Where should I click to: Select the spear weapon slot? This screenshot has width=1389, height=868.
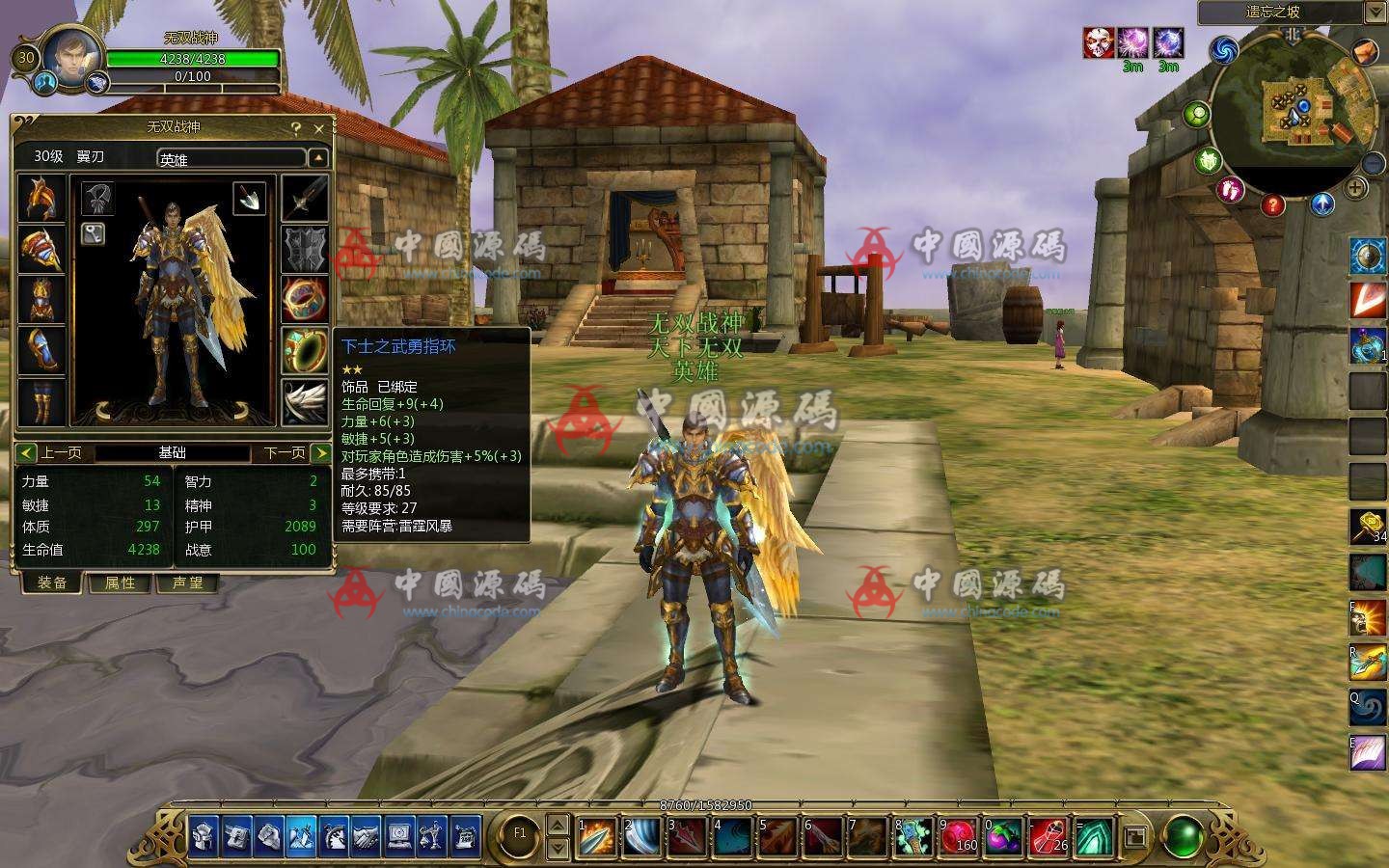pyautogui.click(x=305, y=198)
